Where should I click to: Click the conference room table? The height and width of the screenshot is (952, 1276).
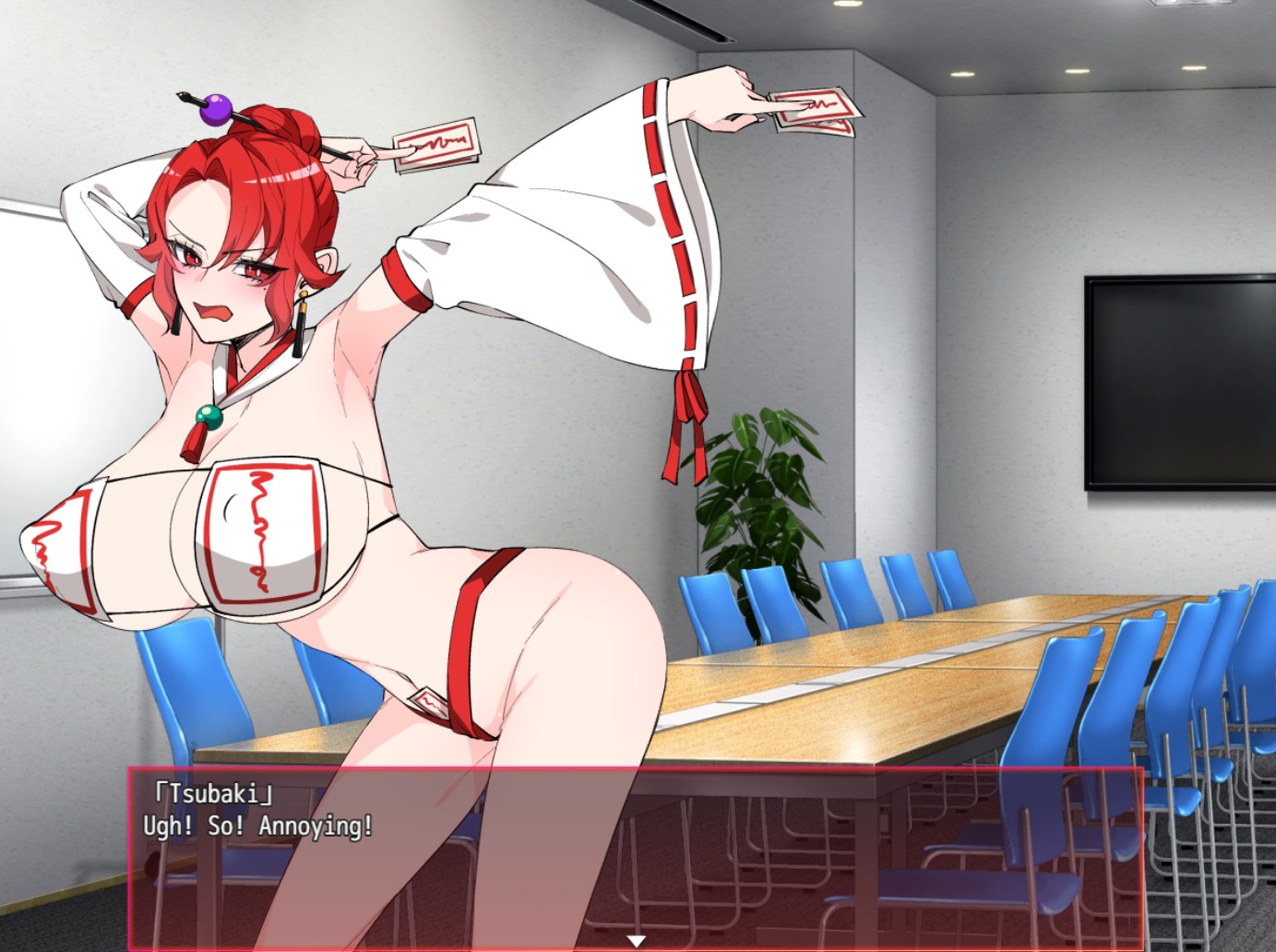click(923, 646)
